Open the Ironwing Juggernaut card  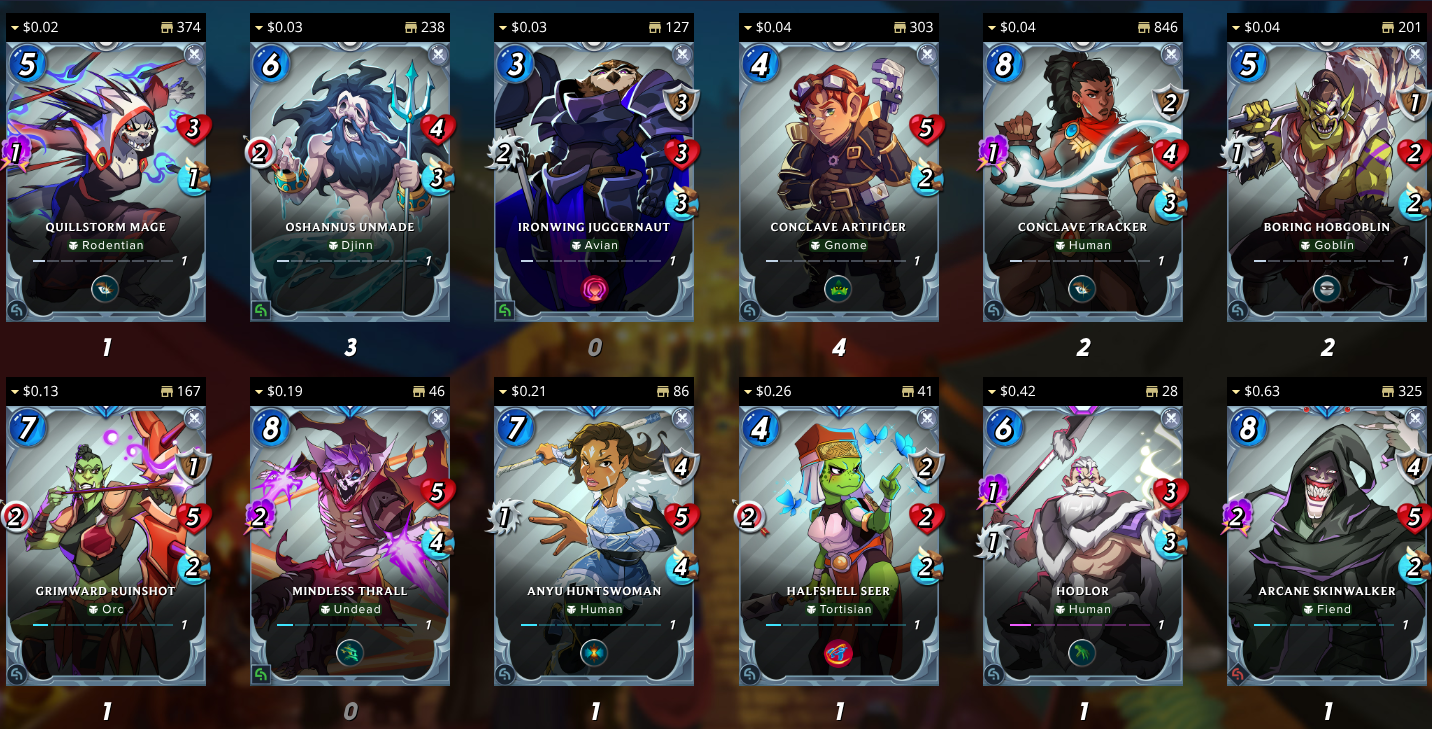click(x=594, y=180)
